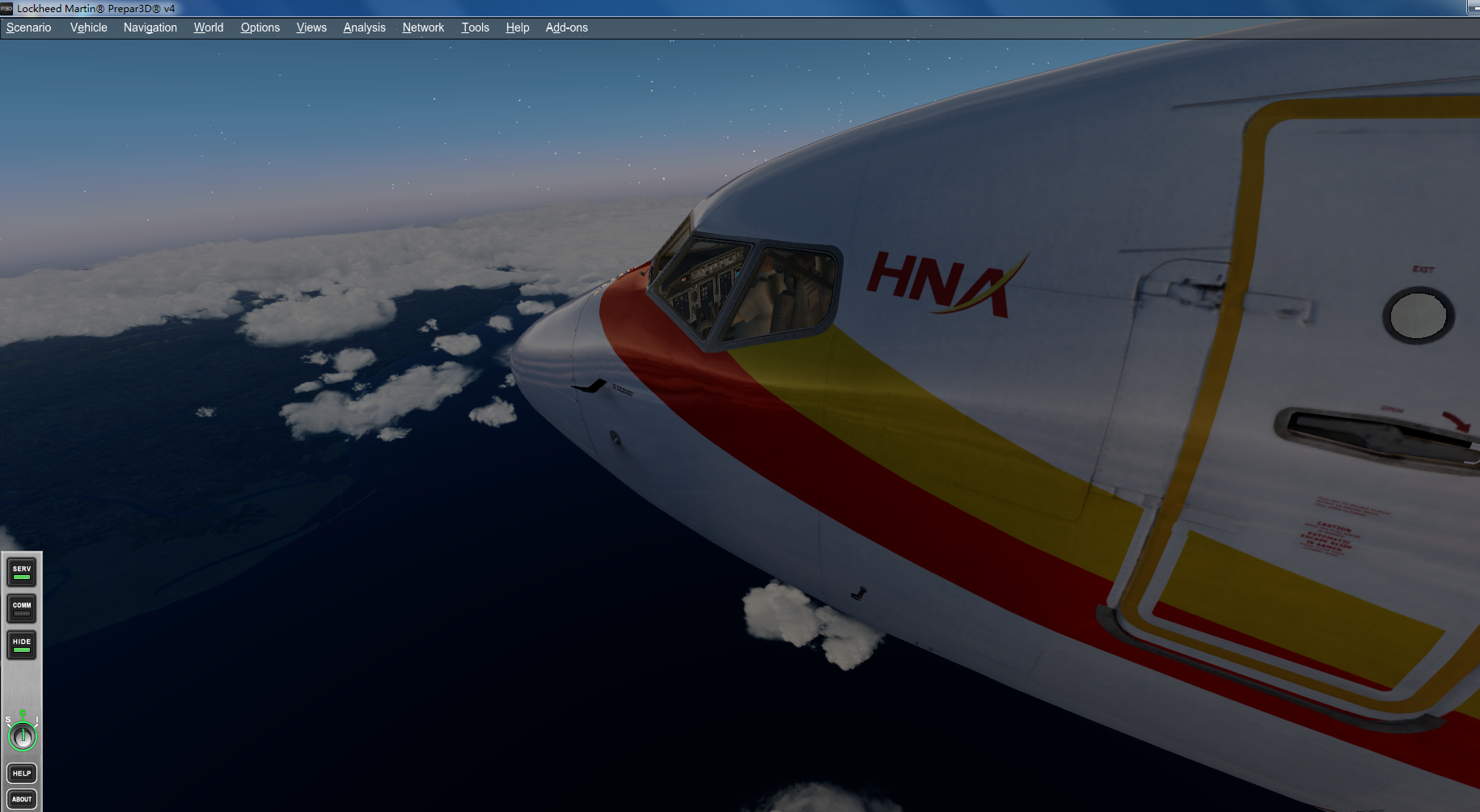Image resolution: width=1480 pixels, height=812 pixels.
Task: Open the Scenario menu
Action: [x=28, y=27]
